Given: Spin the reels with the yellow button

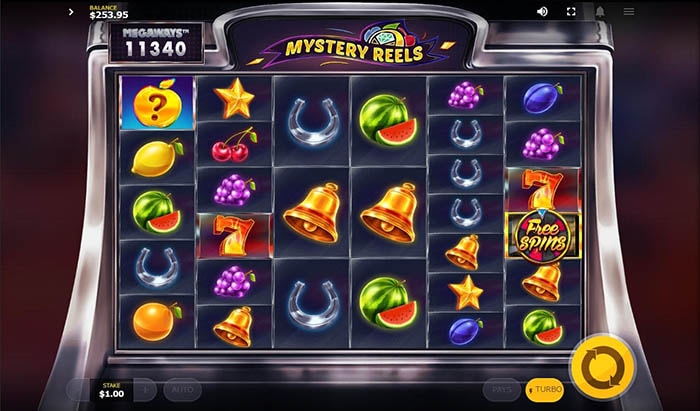Looking at the screenshot, I should 603,366.
